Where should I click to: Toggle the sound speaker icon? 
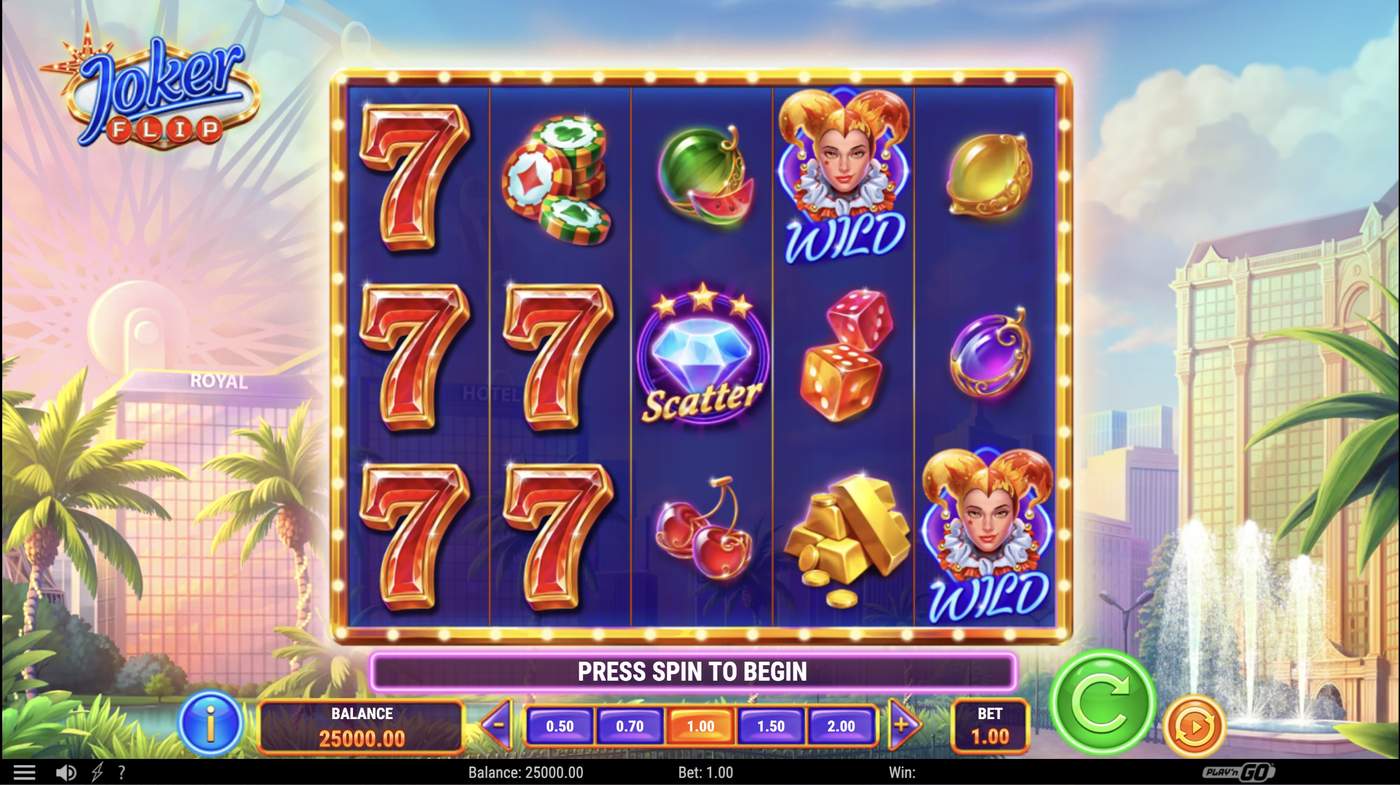(66, 773)
